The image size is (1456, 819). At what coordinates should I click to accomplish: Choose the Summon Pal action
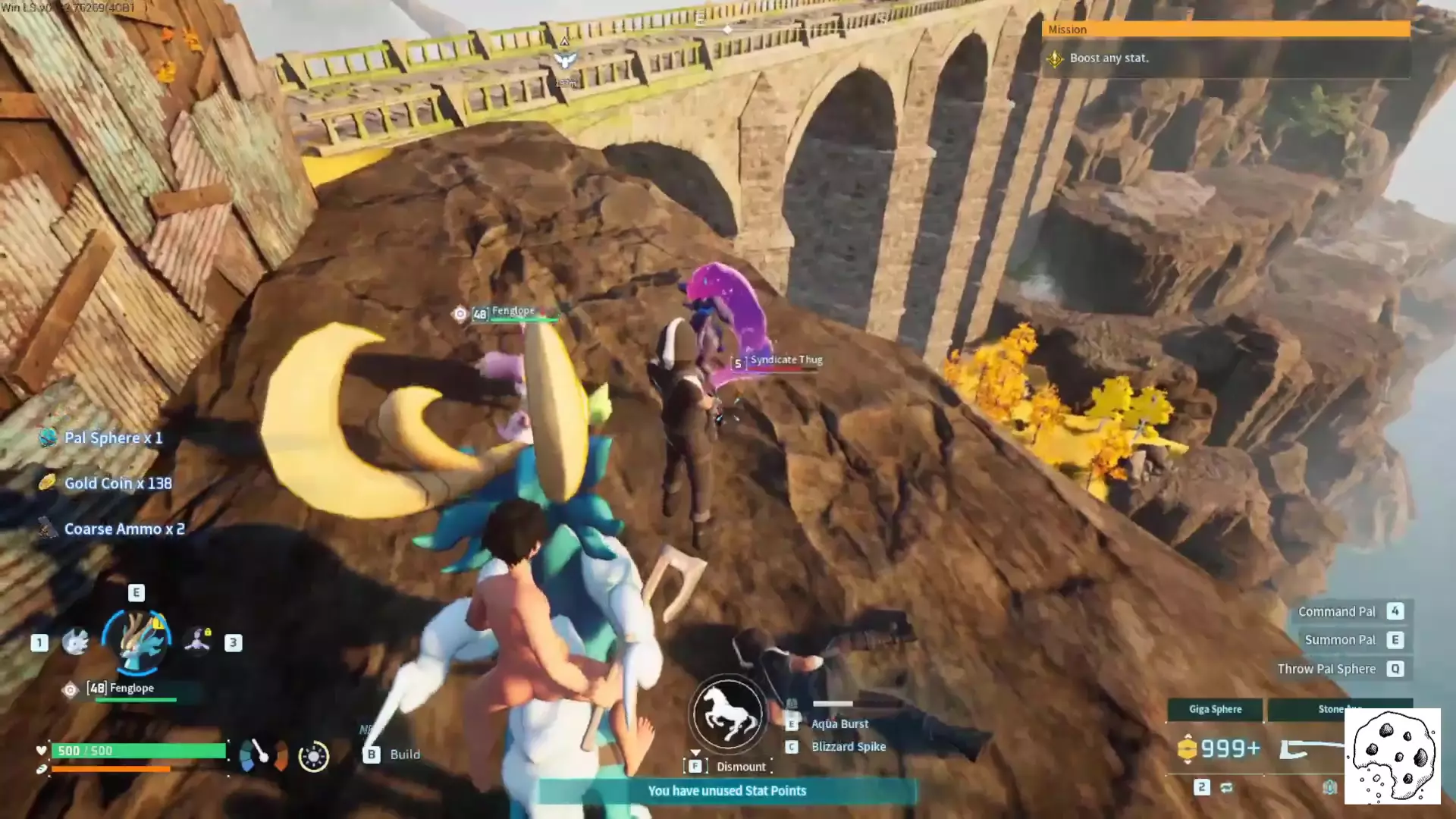click(x=1339, y=641)
